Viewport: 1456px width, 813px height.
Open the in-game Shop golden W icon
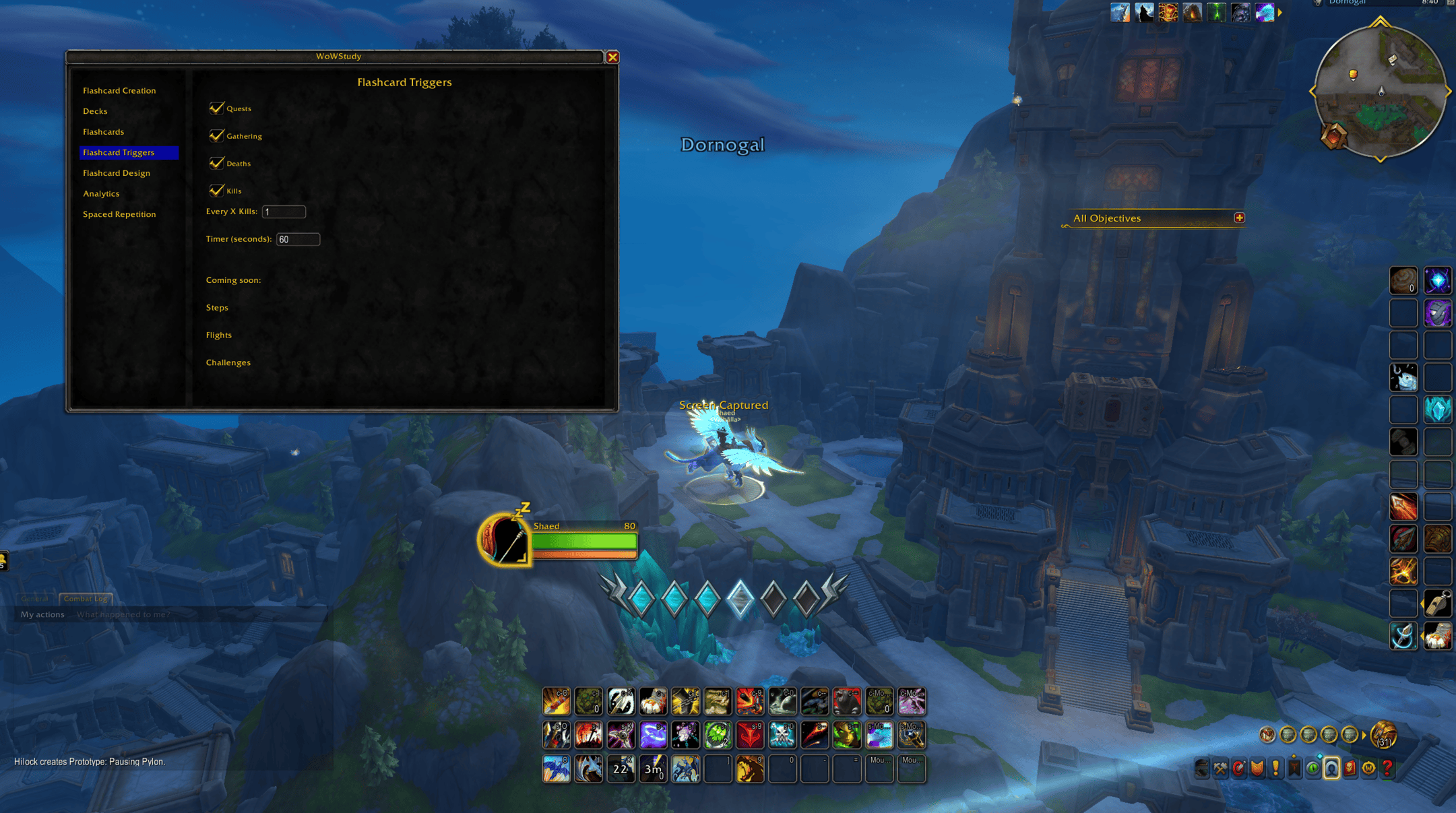(1368, 768)
